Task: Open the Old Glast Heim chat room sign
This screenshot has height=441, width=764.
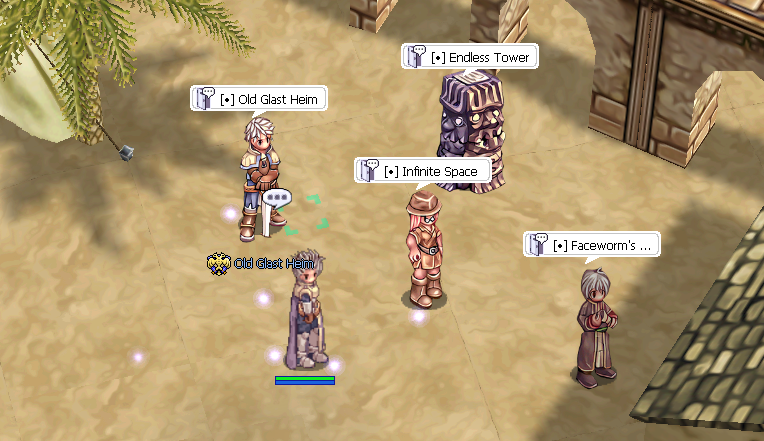Action: click(x=260, y=99)
